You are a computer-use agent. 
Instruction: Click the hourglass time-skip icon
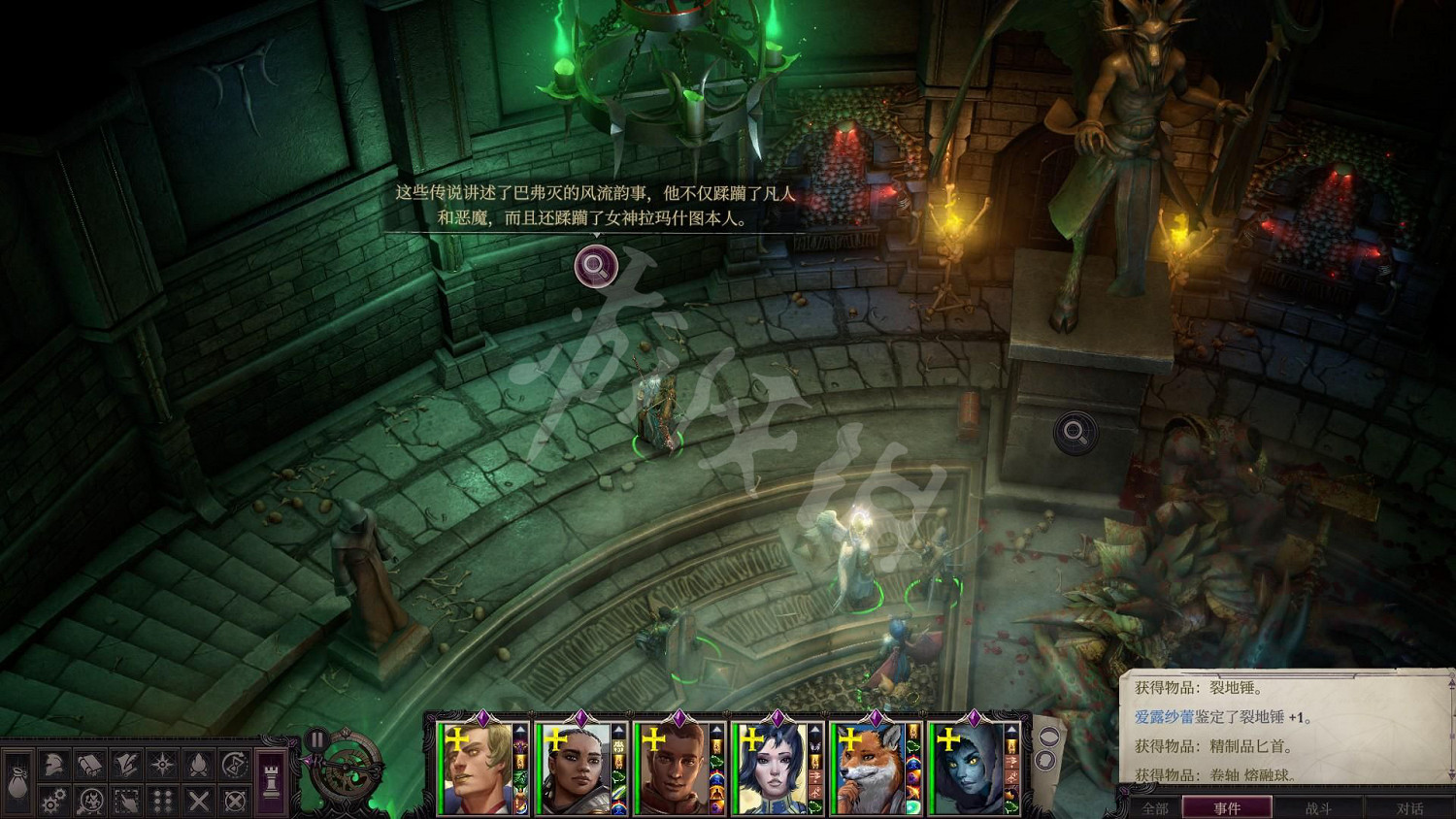point(234,766)
